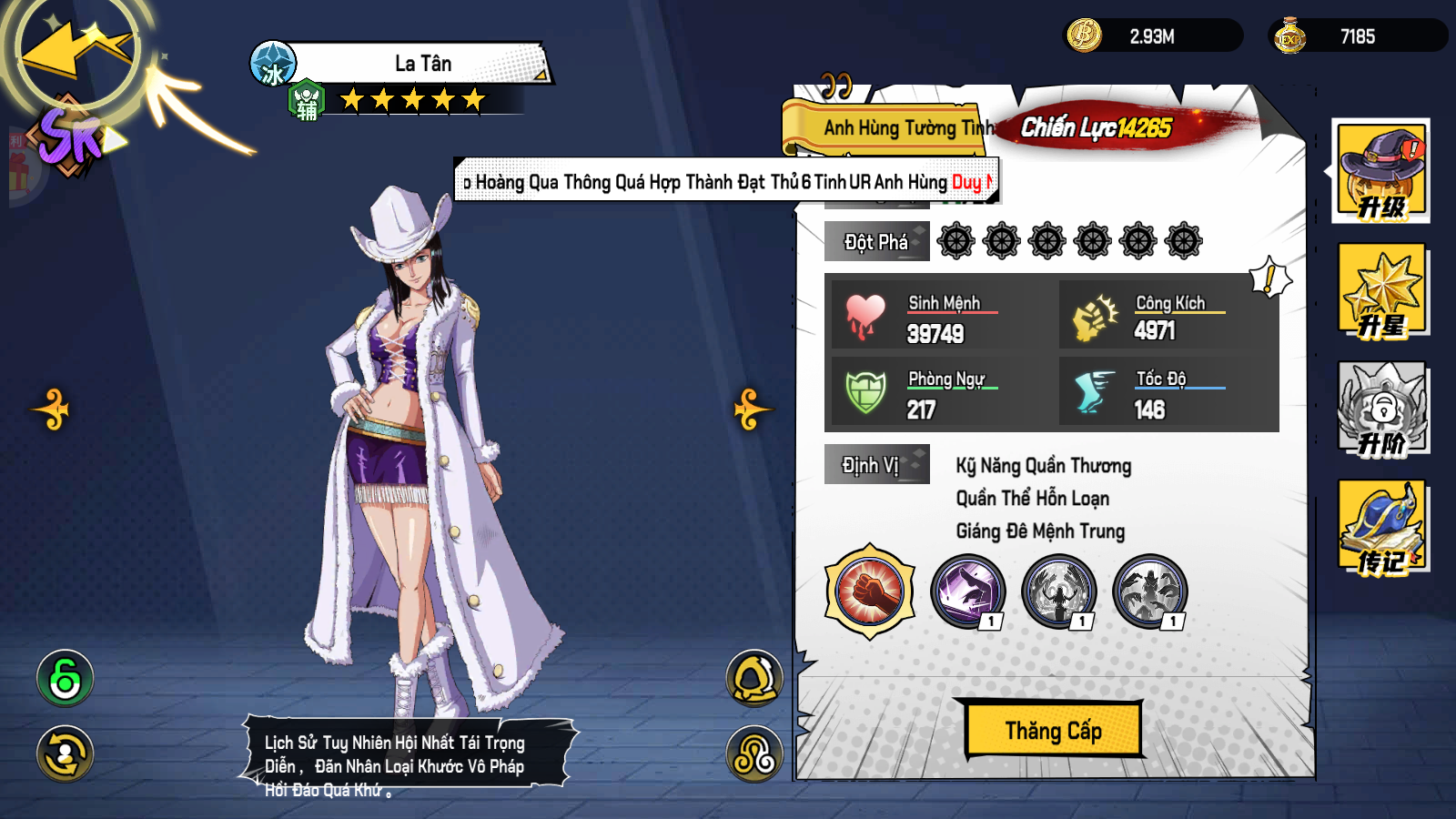
Task: Open the rightmost grey hands skill icon
Action: 1148,591
